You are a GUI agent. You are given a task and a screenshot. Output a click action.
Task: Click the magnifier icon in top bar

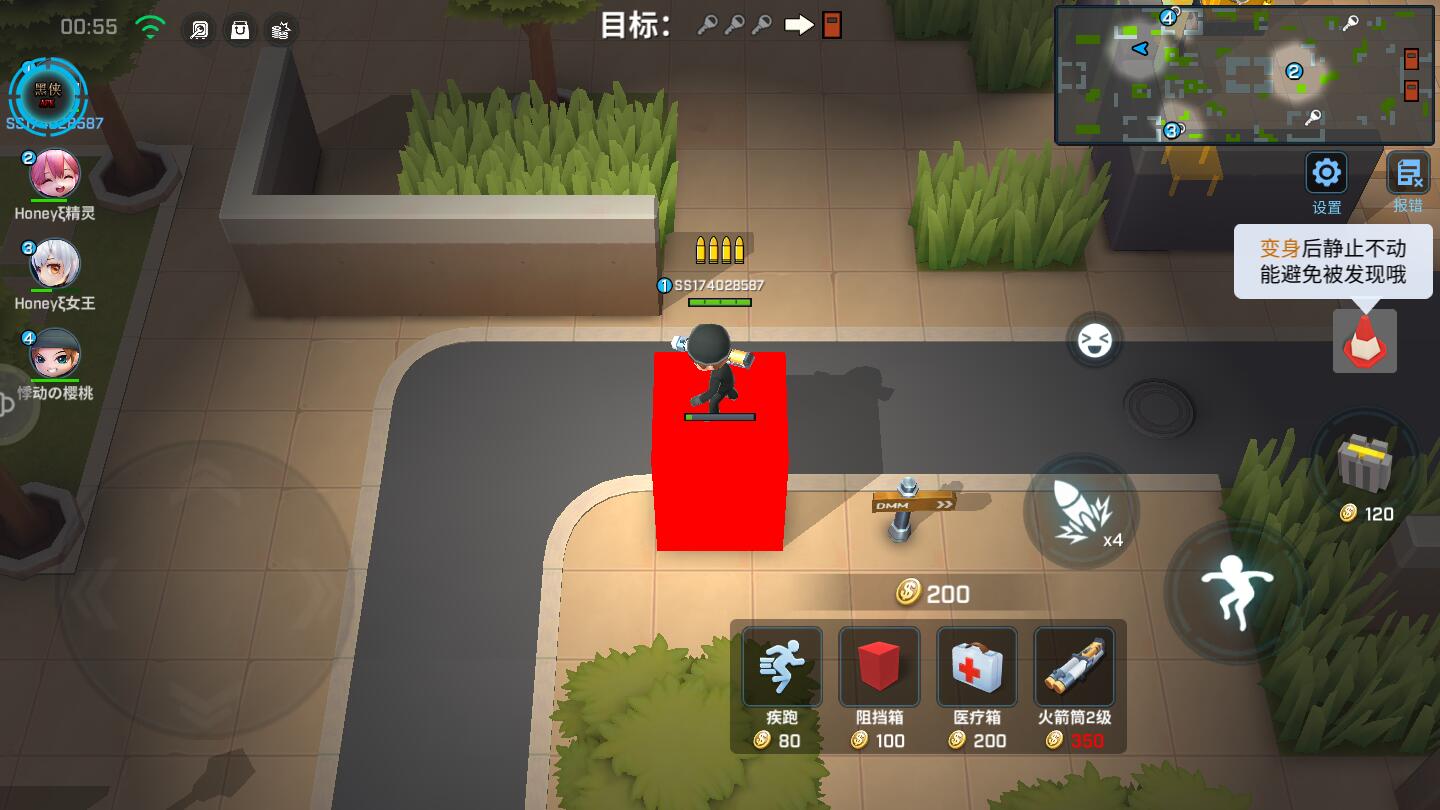click(199, 30)
